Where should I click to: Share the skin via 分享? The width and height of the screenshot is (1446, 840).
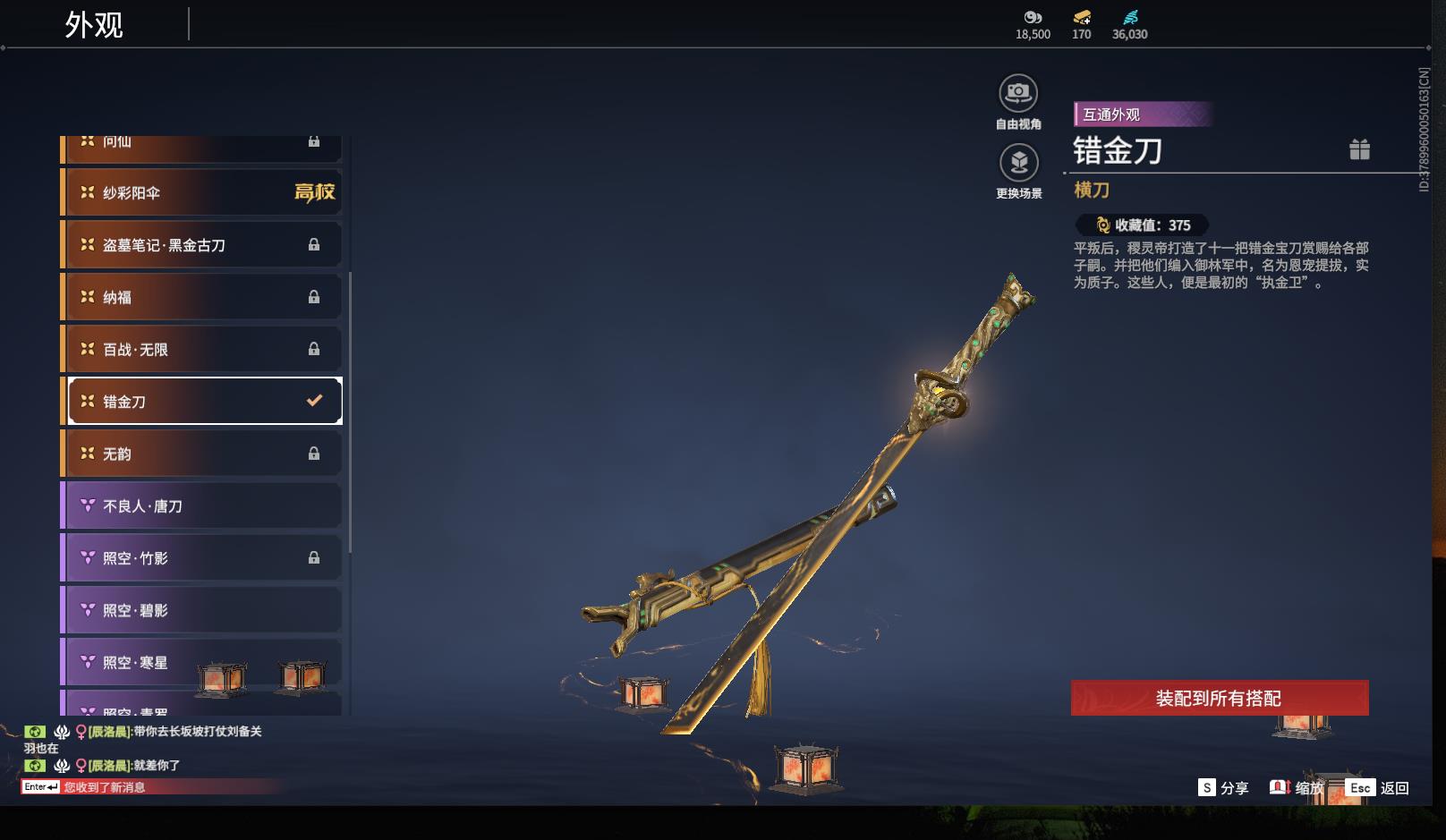coord(1223,787)
